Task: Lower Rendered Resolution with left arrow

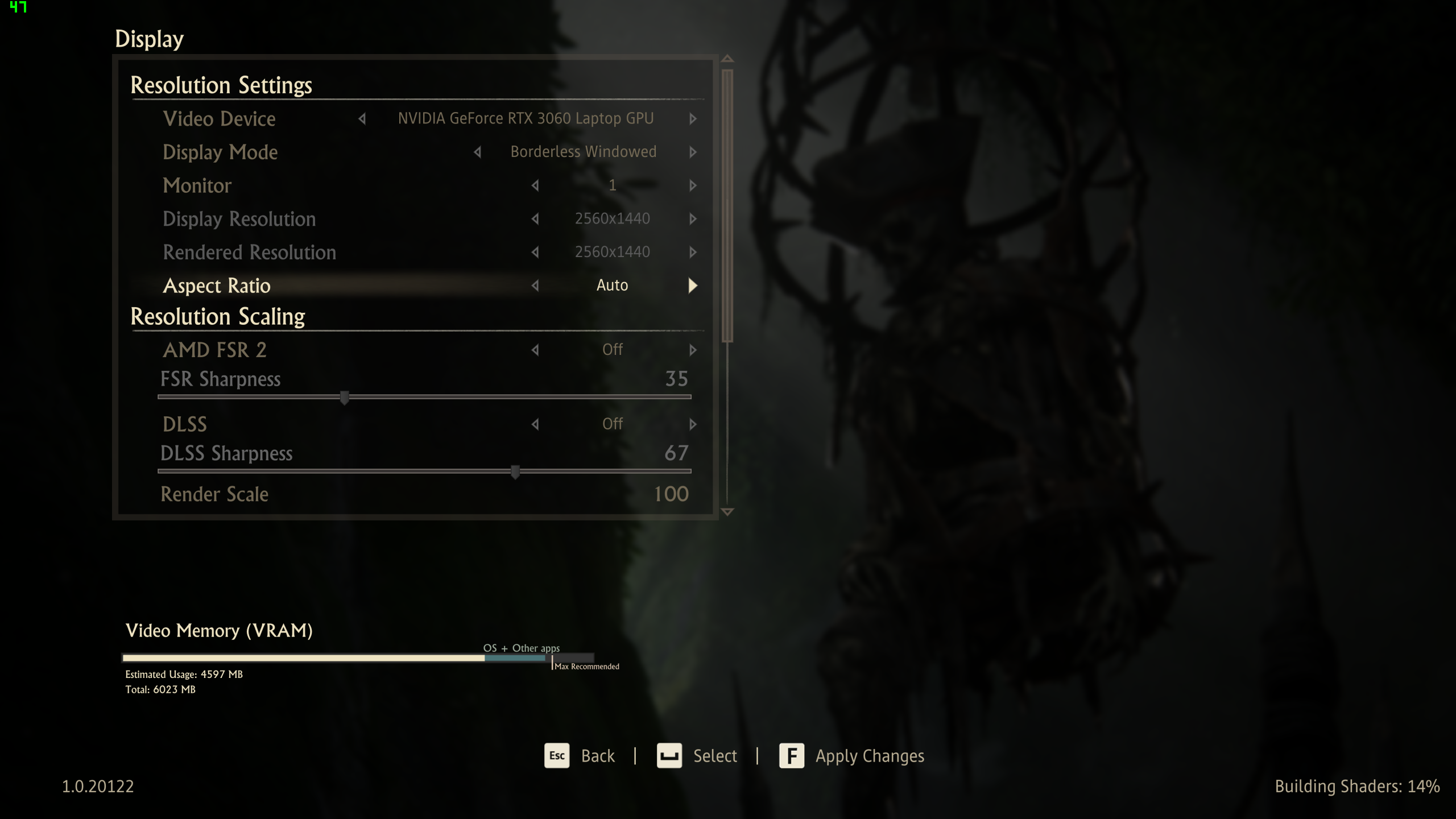Action: [x=535, y=252]
